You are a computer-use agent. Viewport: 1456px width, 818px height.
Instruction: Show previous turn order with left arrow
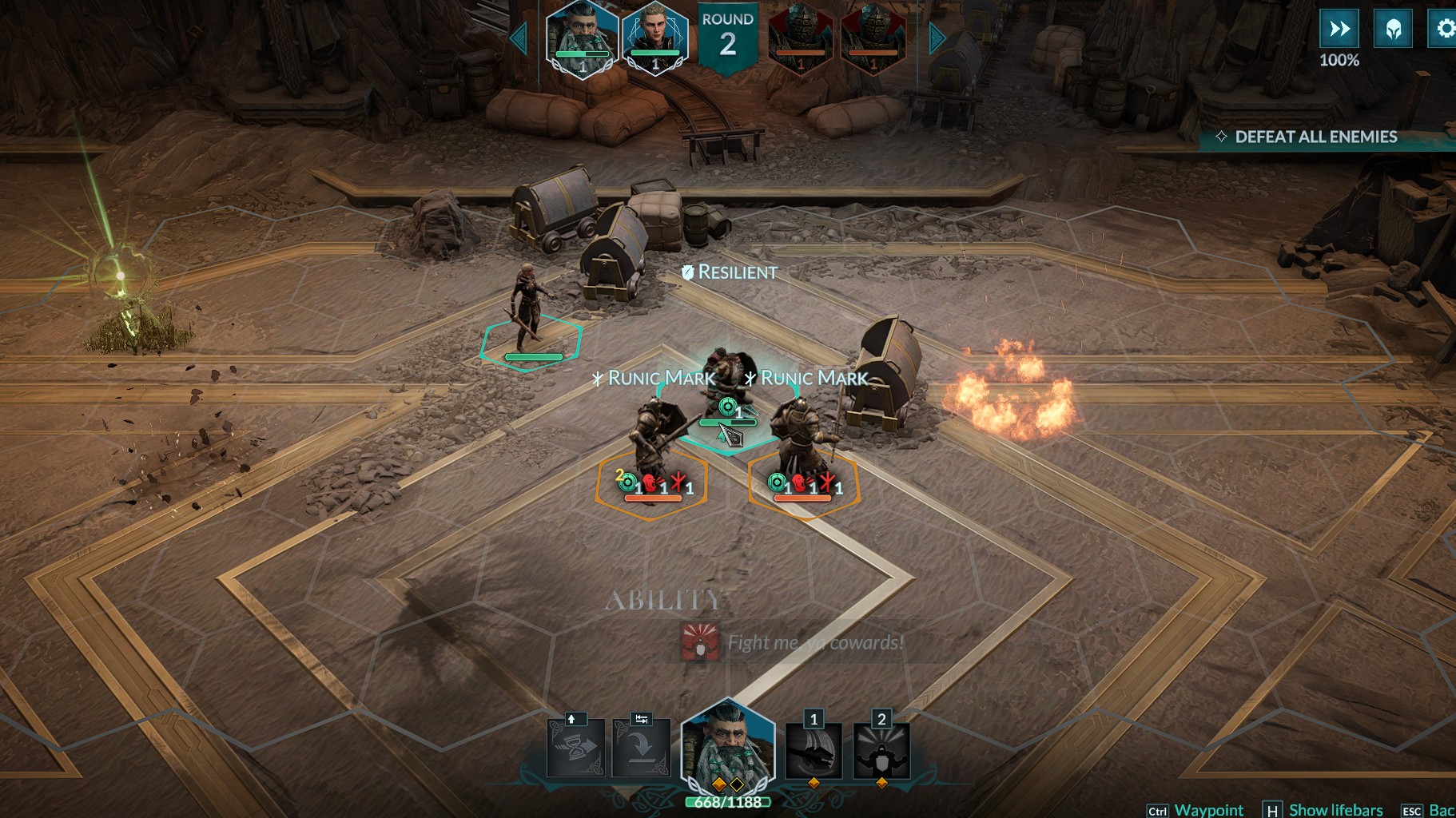[519, 38]
